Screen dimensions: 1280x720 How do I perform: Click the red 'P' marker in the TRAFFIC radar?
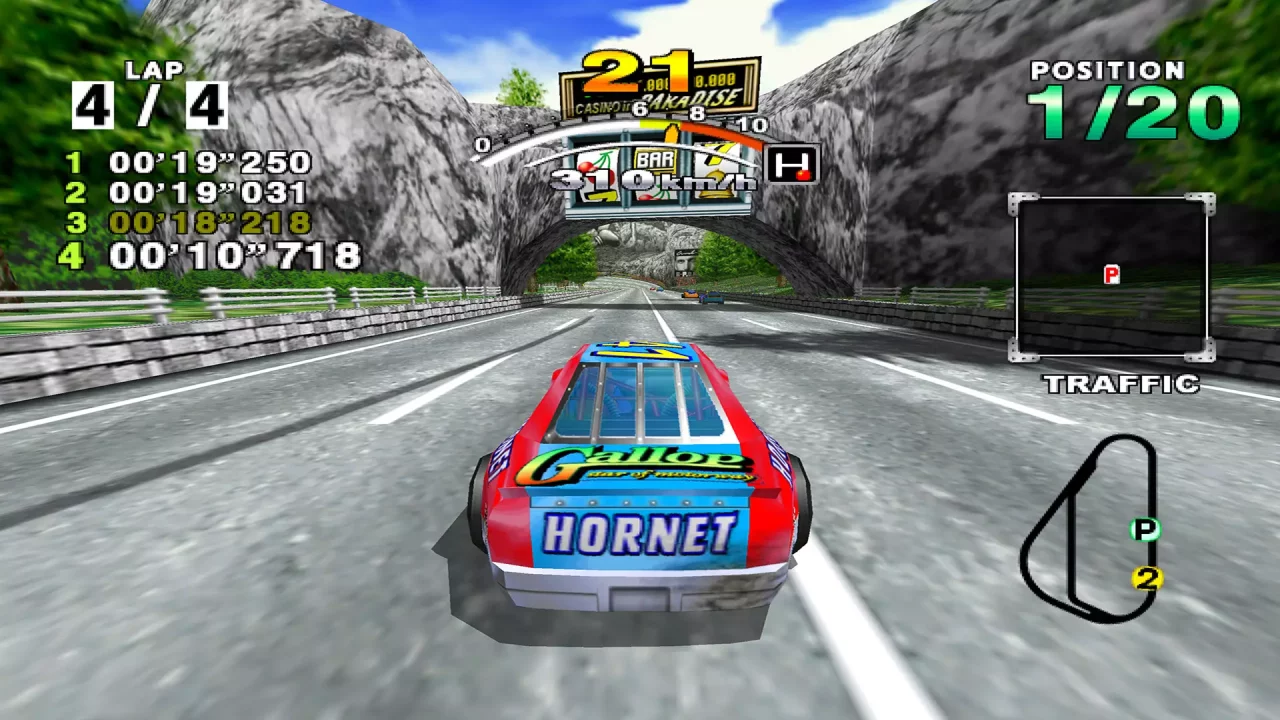click(x=1113, y=273)
